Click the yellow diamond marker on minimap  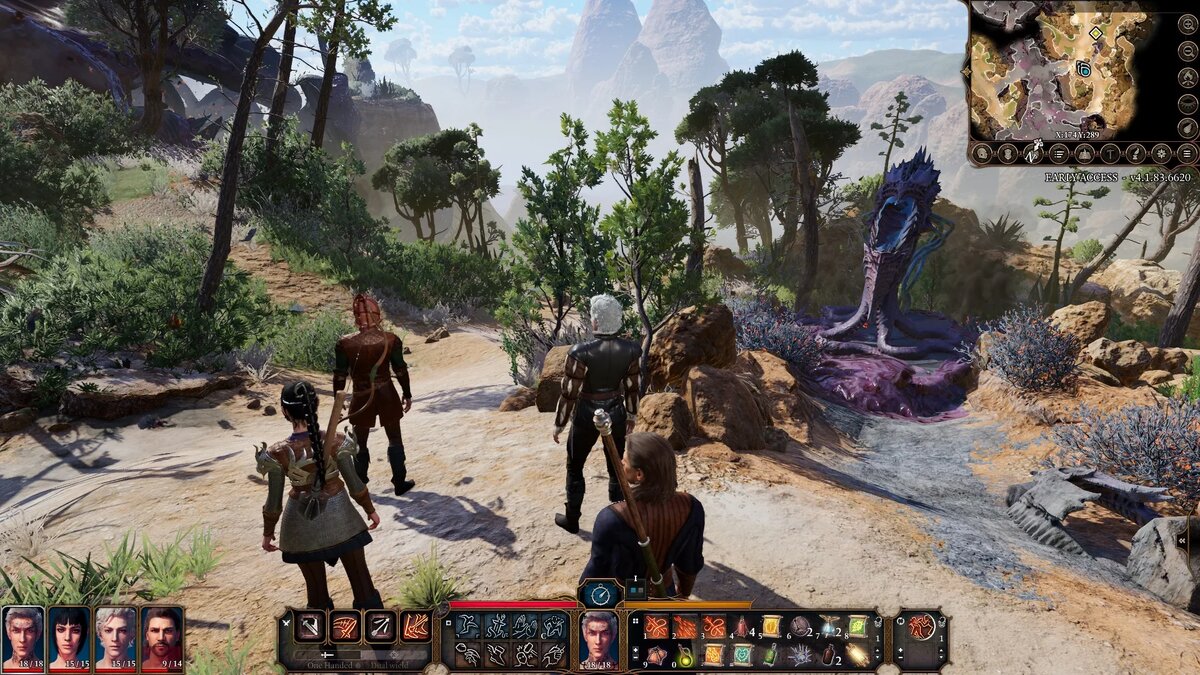pyautogui.click(x=1096, y=33)
